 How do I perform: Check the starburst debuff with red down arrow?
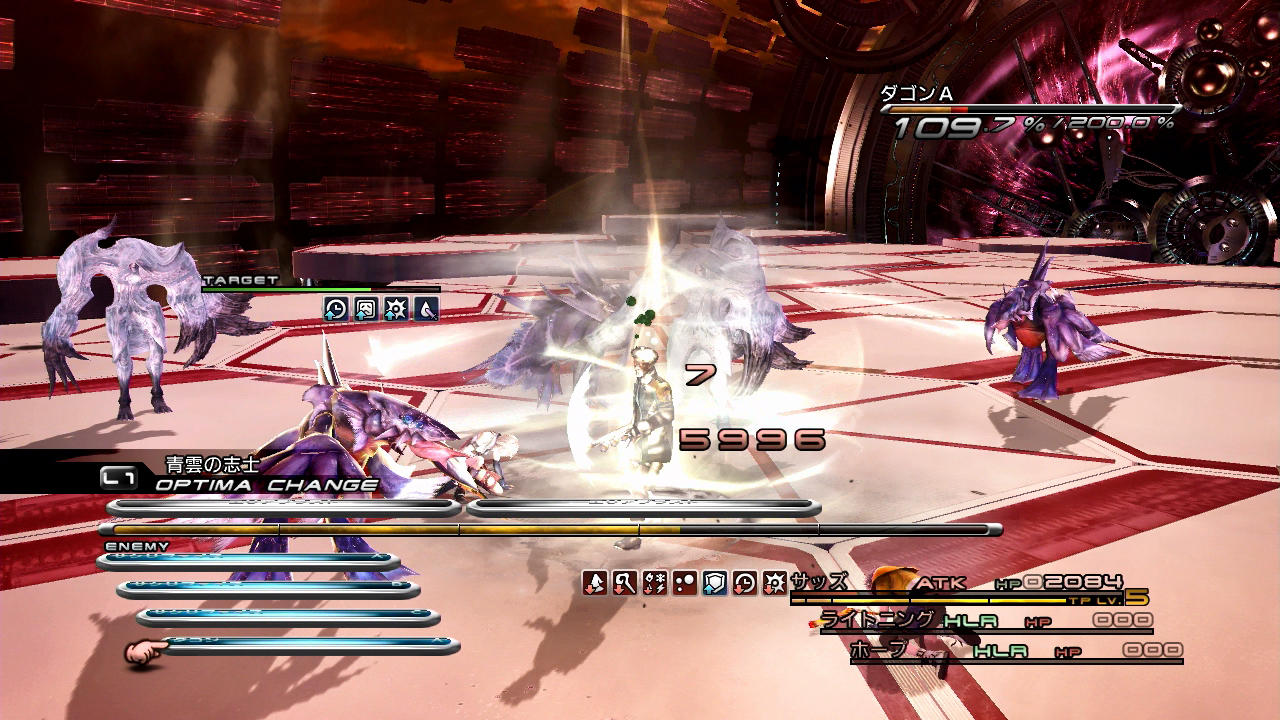click(x=775, y=583)
